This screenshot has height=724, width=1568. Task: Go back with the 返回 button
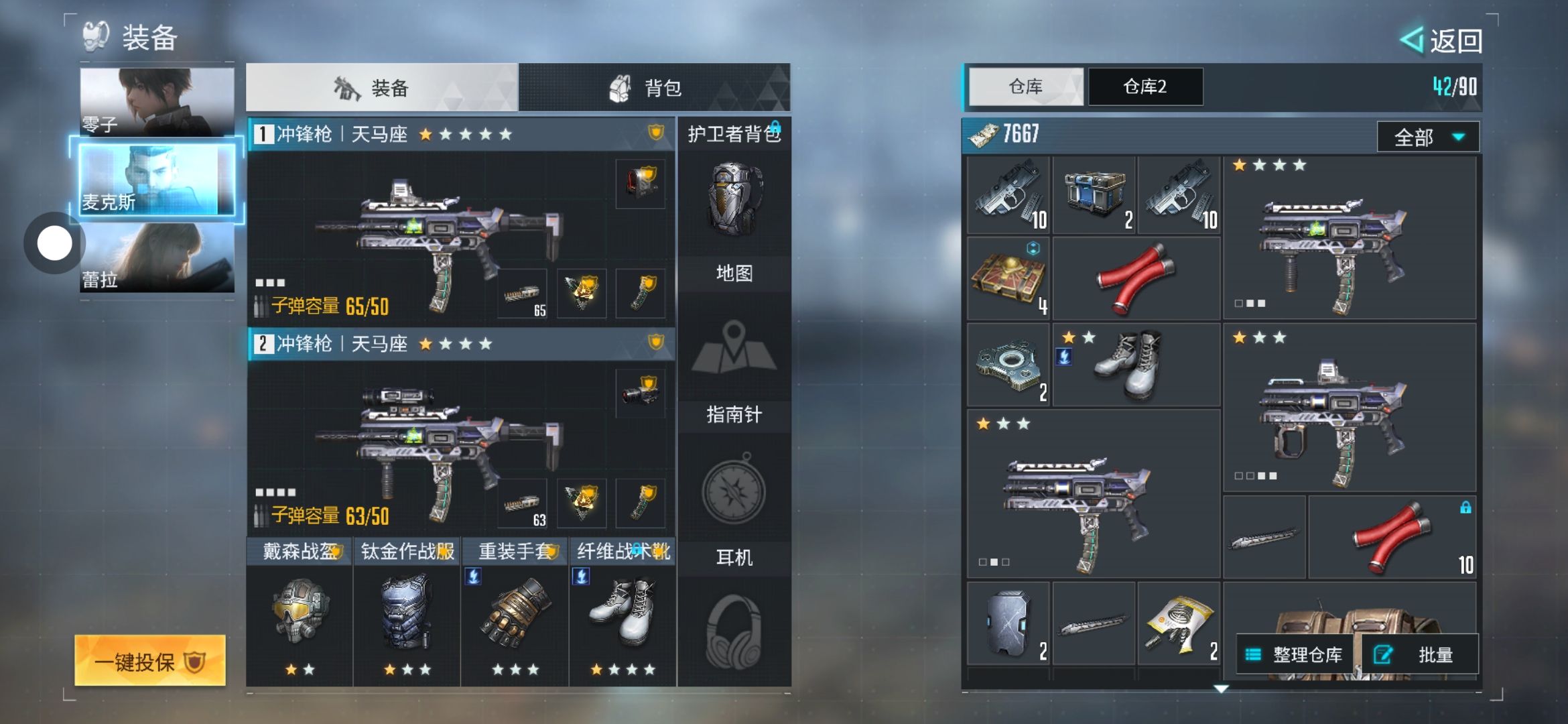[1442, 41]
